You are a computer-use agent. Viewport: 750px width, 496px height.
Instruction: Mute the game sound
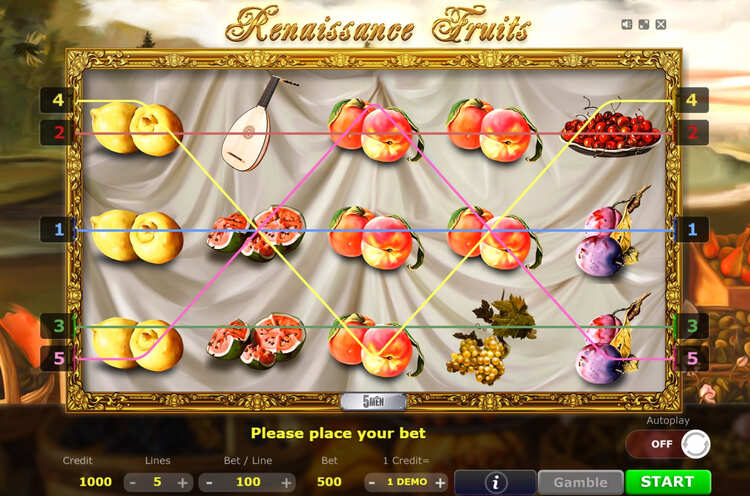[627, 24]
